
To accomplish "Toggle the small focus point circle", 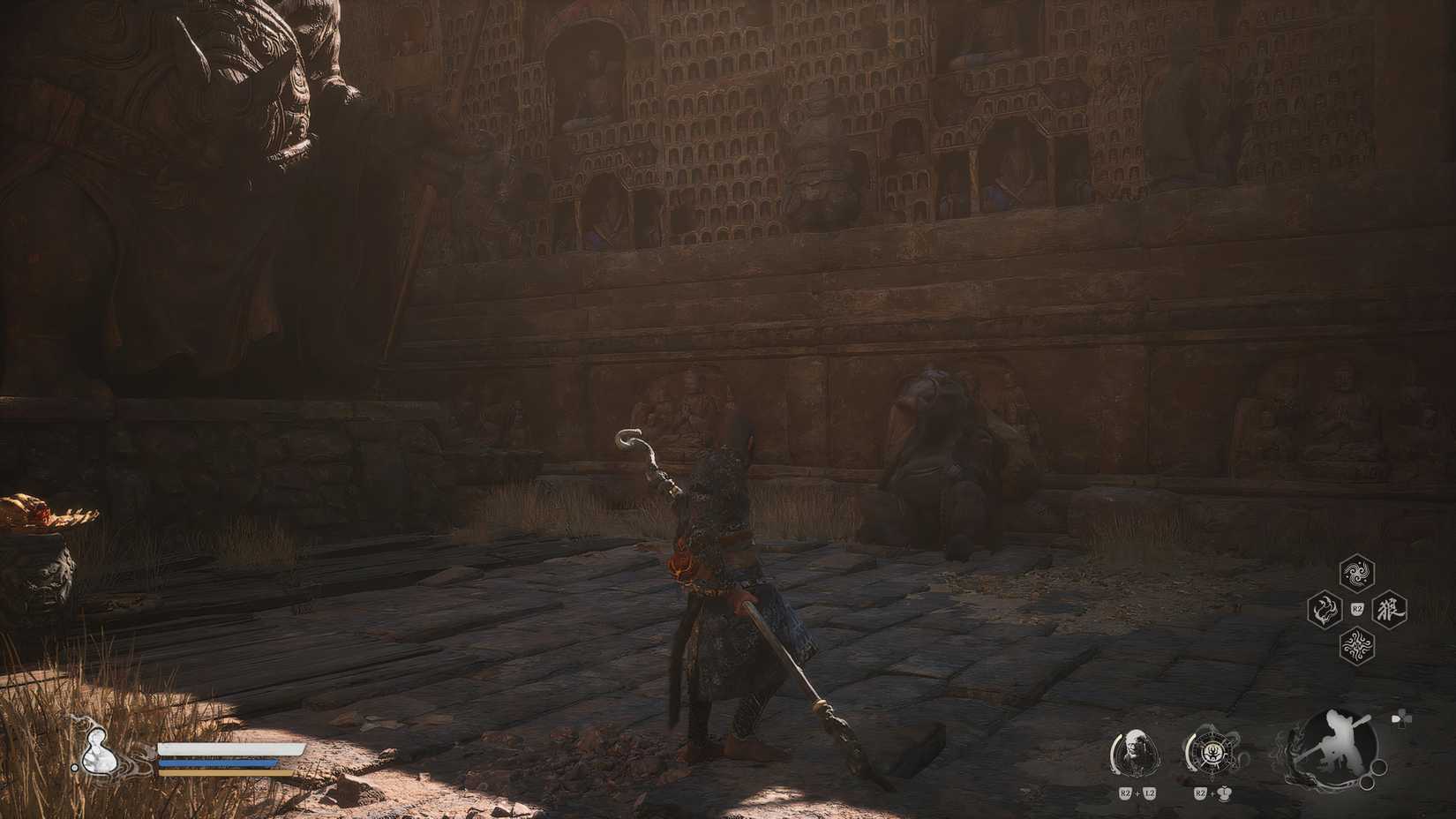I will (1366, 782).
